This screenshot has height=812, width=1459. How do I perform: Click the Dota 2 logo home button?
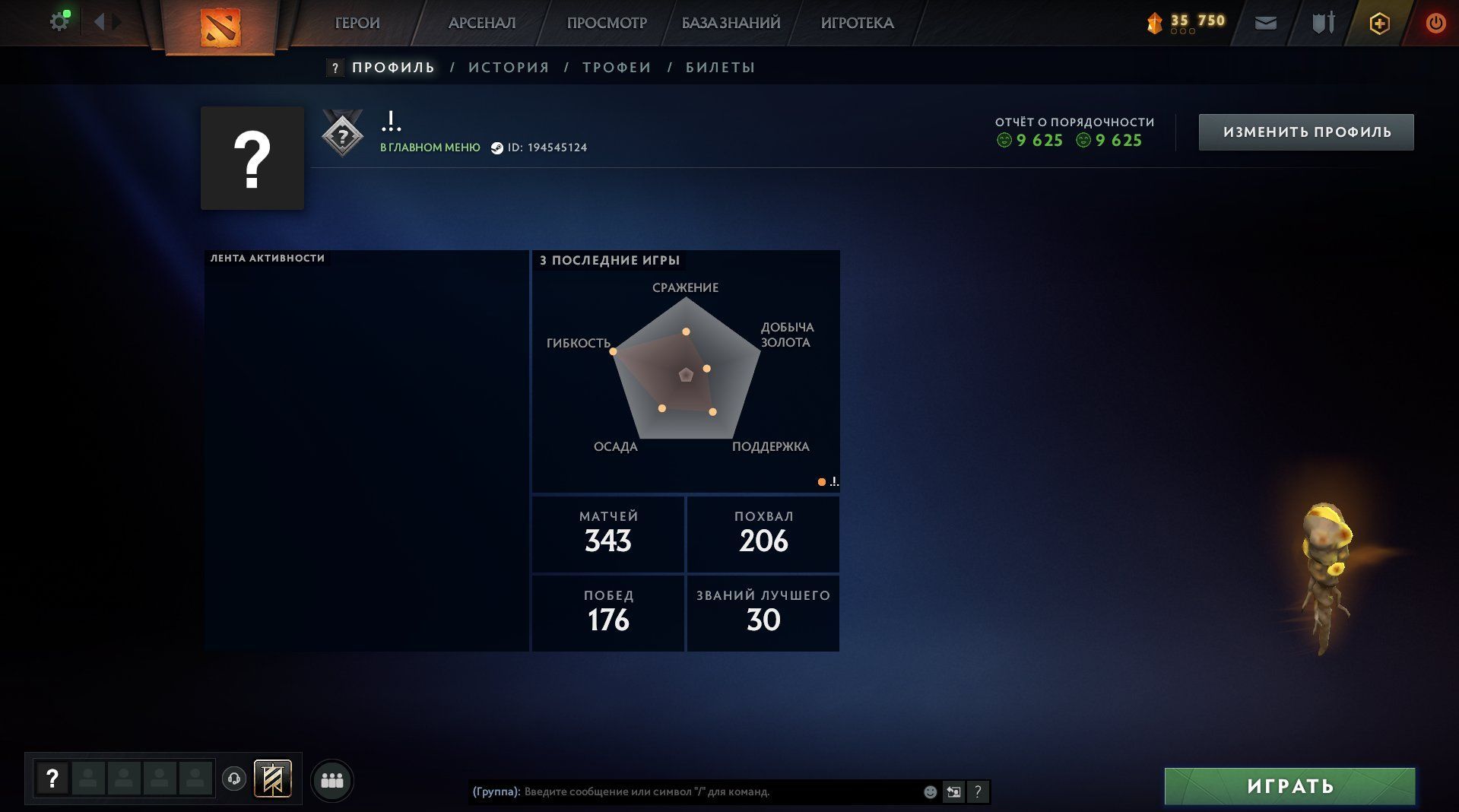point(220,27)
